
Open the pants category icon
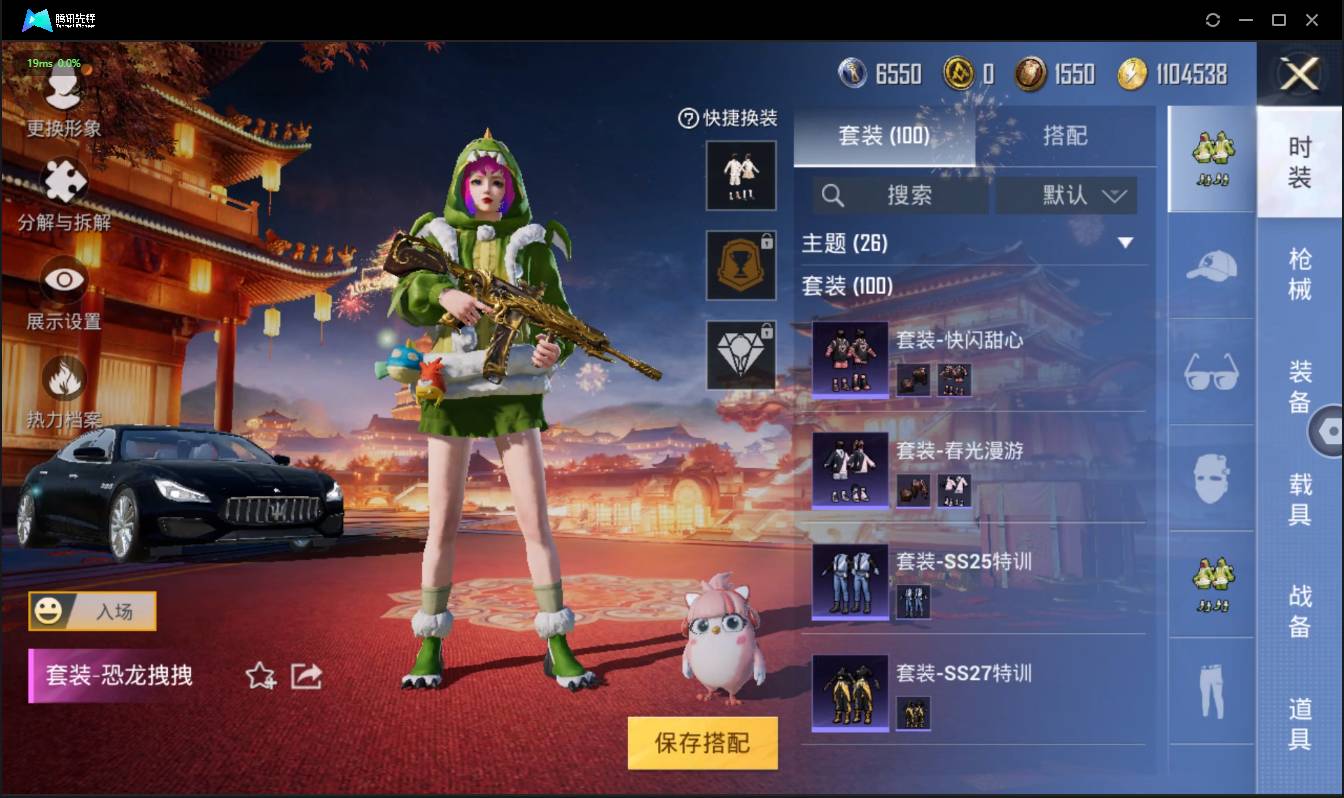tap(1210, 690)
